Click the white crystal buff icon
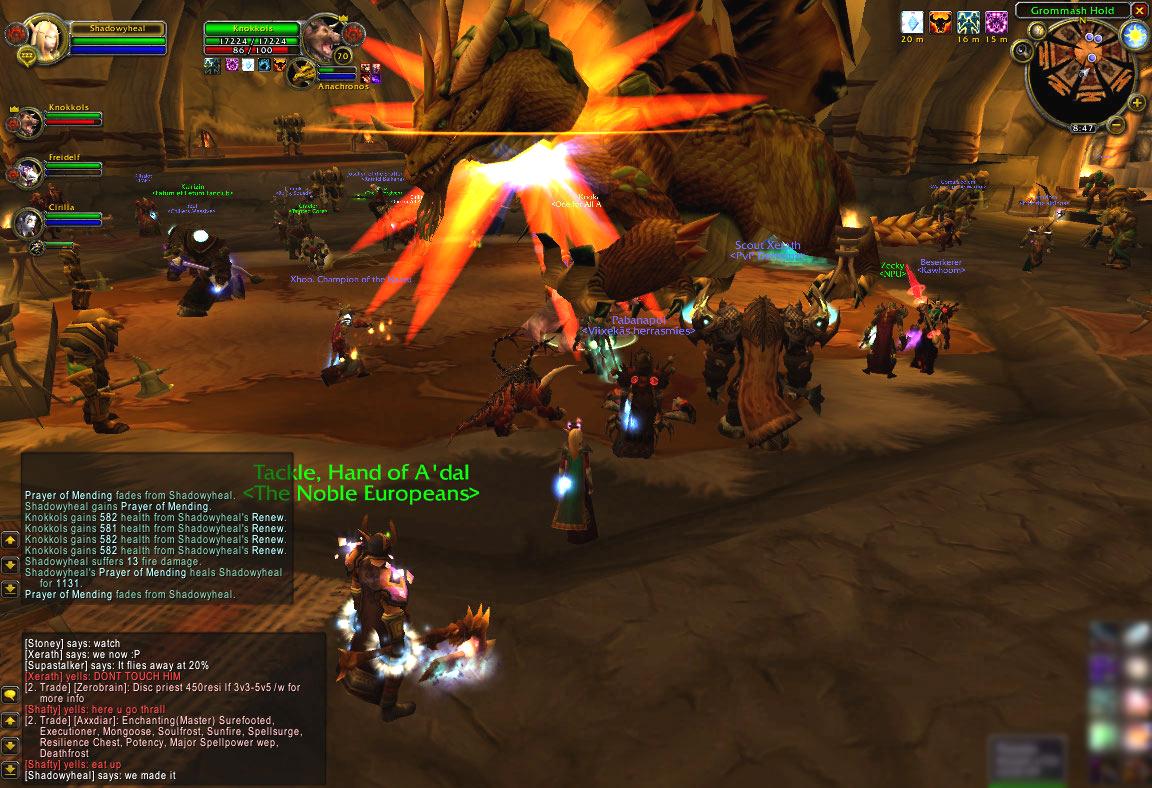Image resolution: width=1152 pixels, height=788 pixels. (x=912, y=22)
